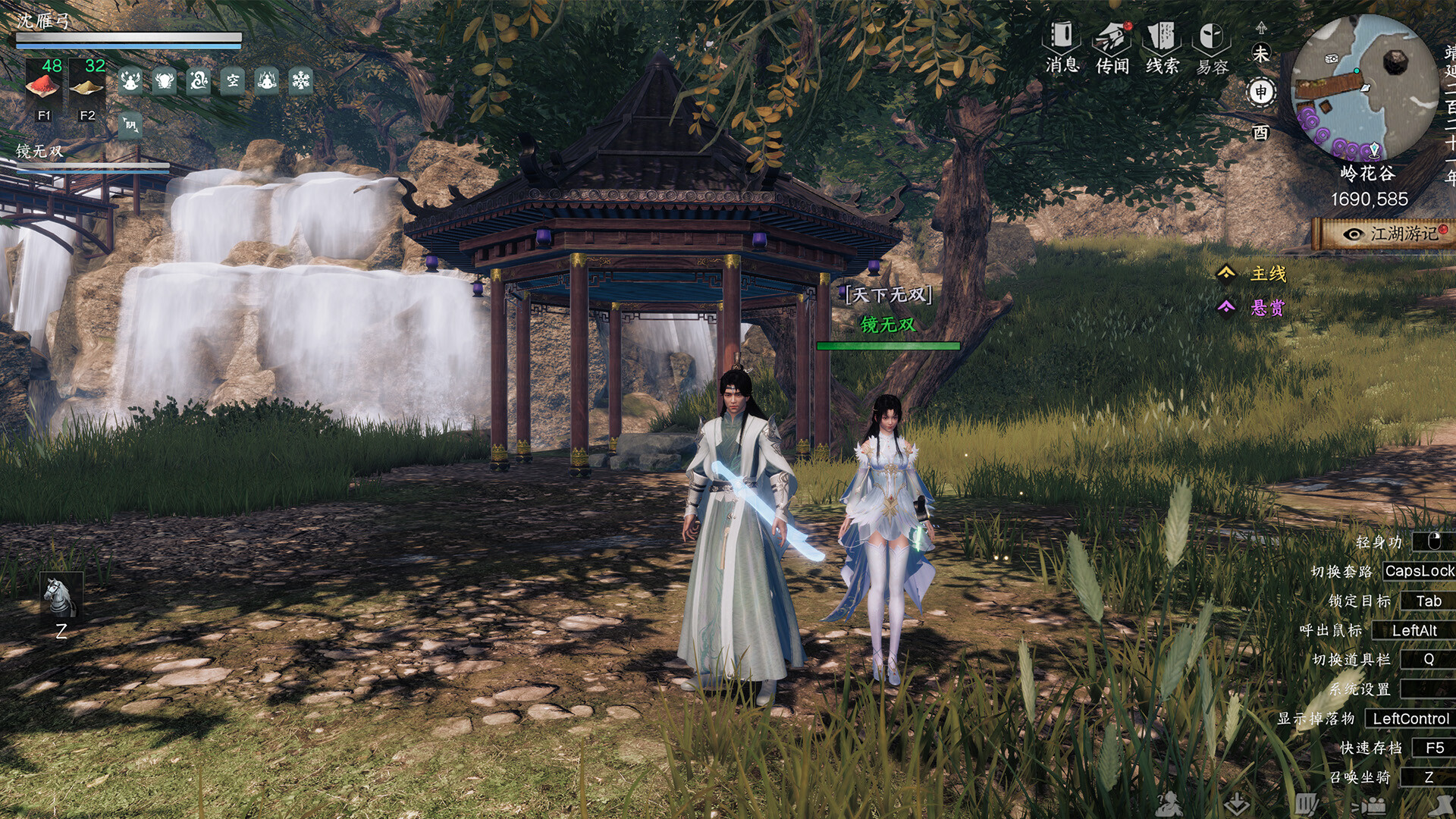Click the download arrow icon at bottom
The image size is (1456, 819).
[x=1237, y=802]
